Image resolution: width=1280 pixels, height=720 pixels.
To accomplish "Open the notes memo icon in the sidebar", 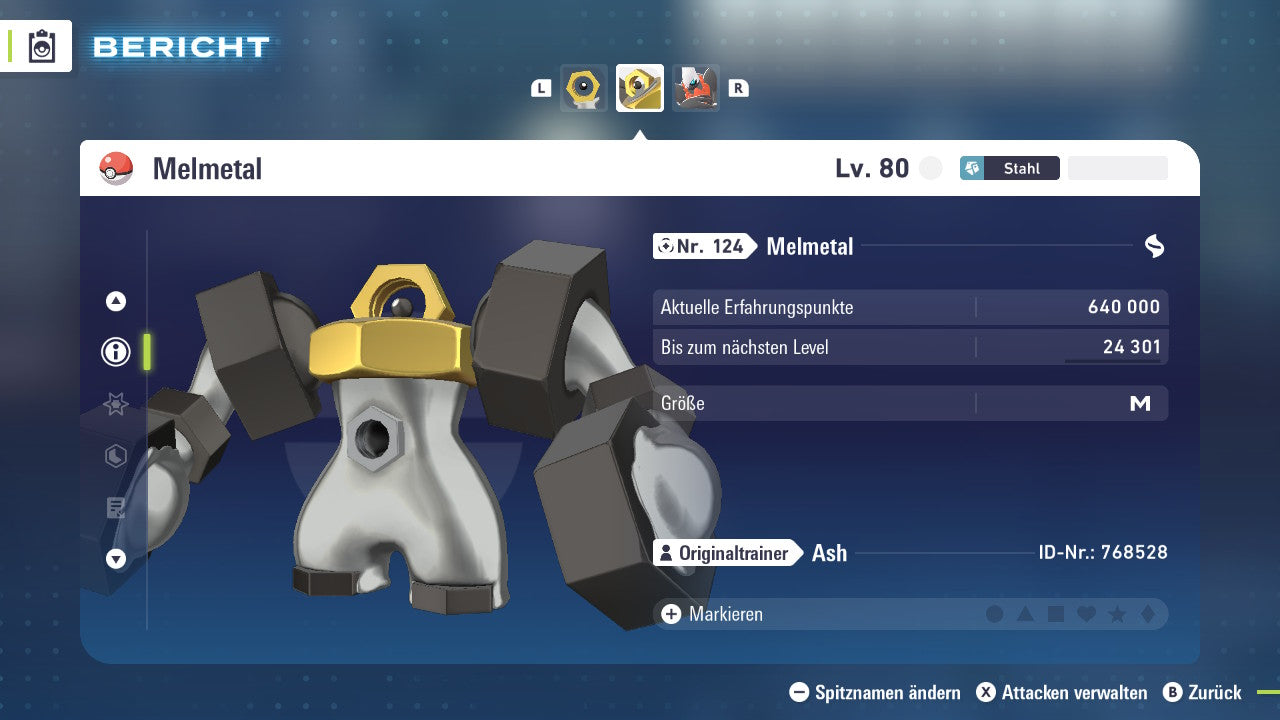I will click(115, 508).
